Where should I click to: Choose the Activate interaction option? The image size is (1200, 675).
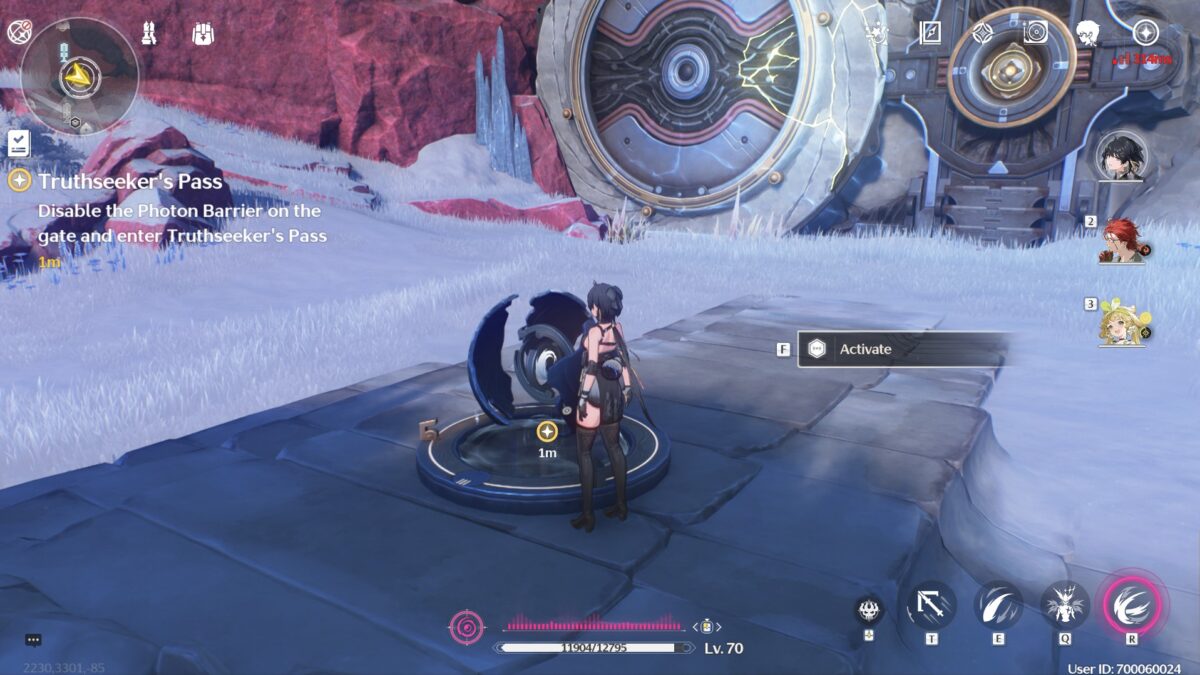(x=900, y=349)
